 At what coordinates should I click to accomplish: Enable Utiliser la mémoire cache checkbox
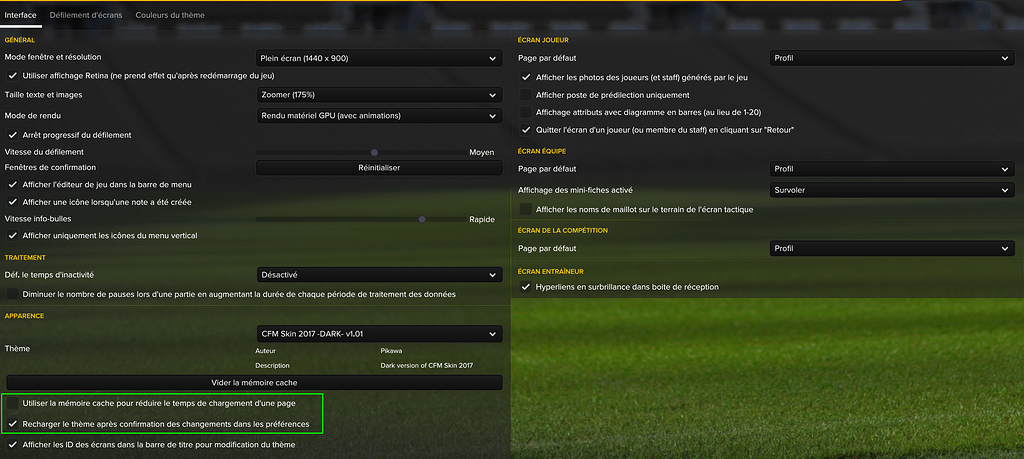(x=13, y=403)
